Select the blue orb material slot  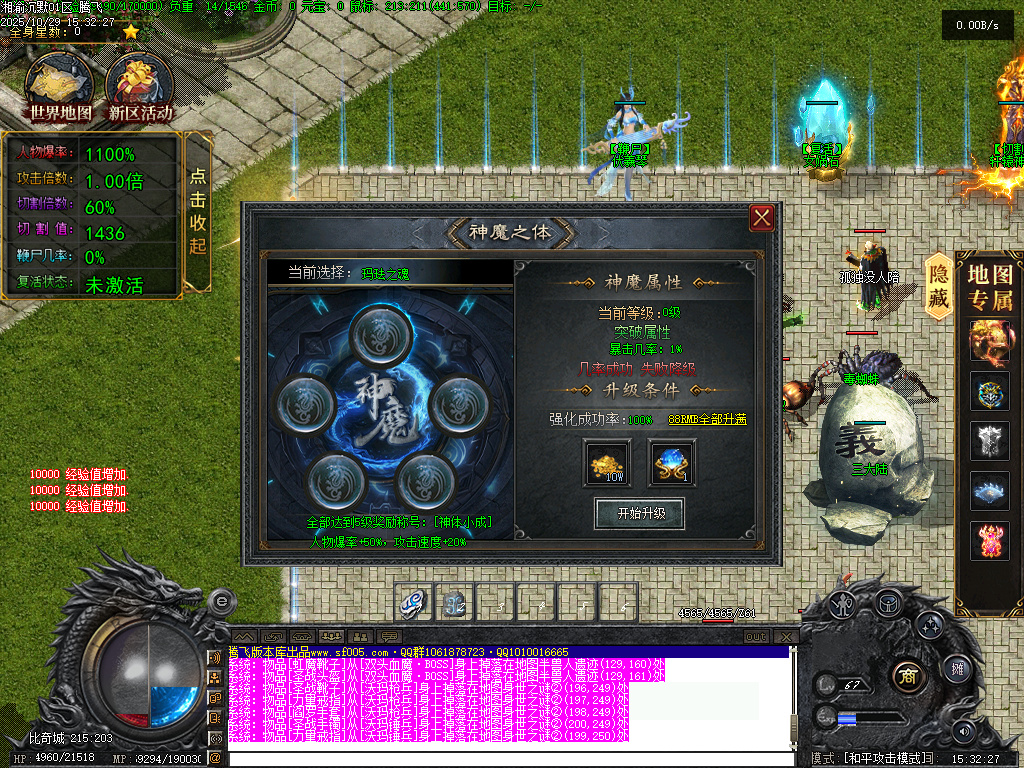tap(672, 463)
